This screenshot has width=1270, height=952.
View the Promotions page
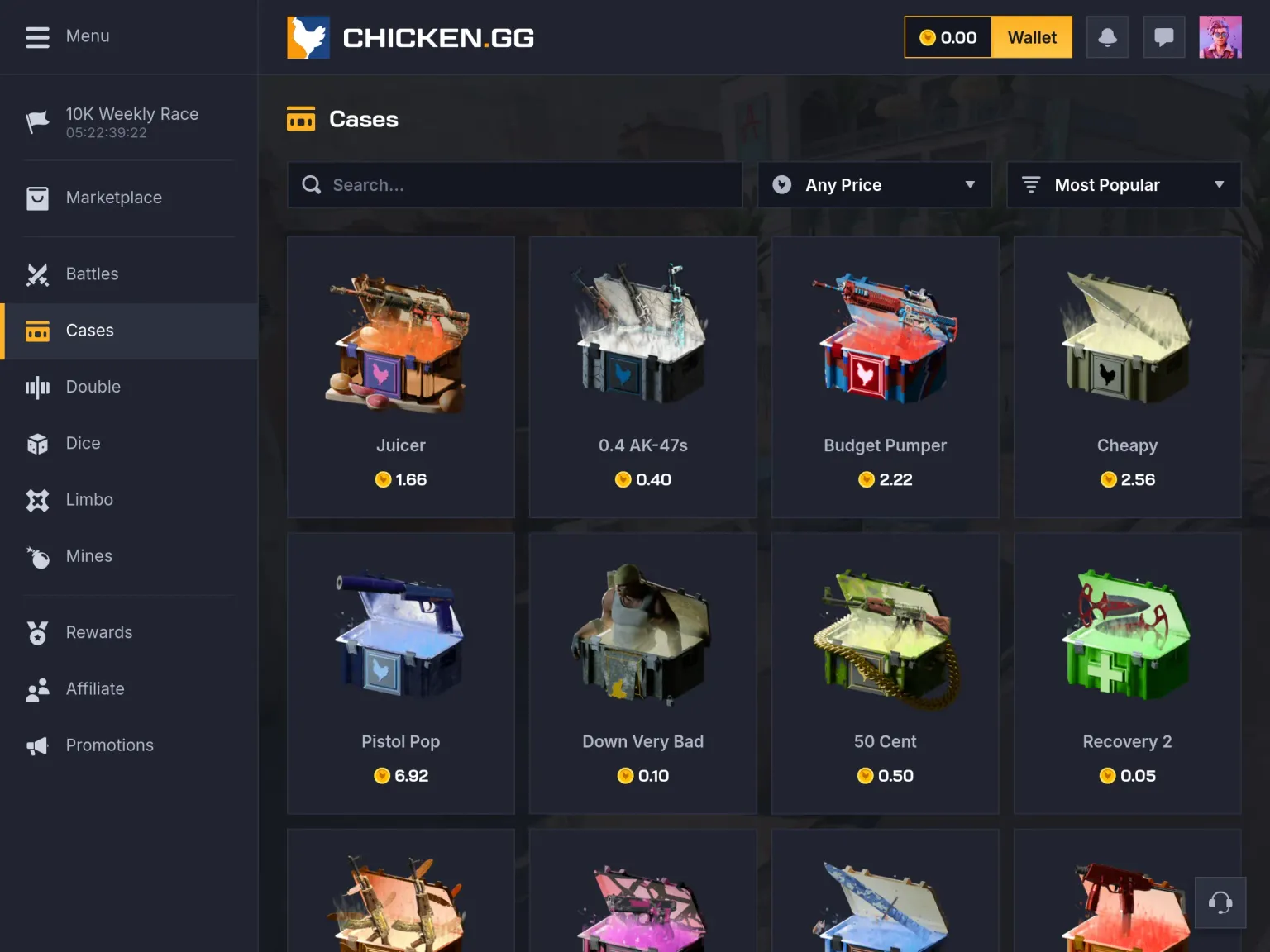(x=109, y=745)
